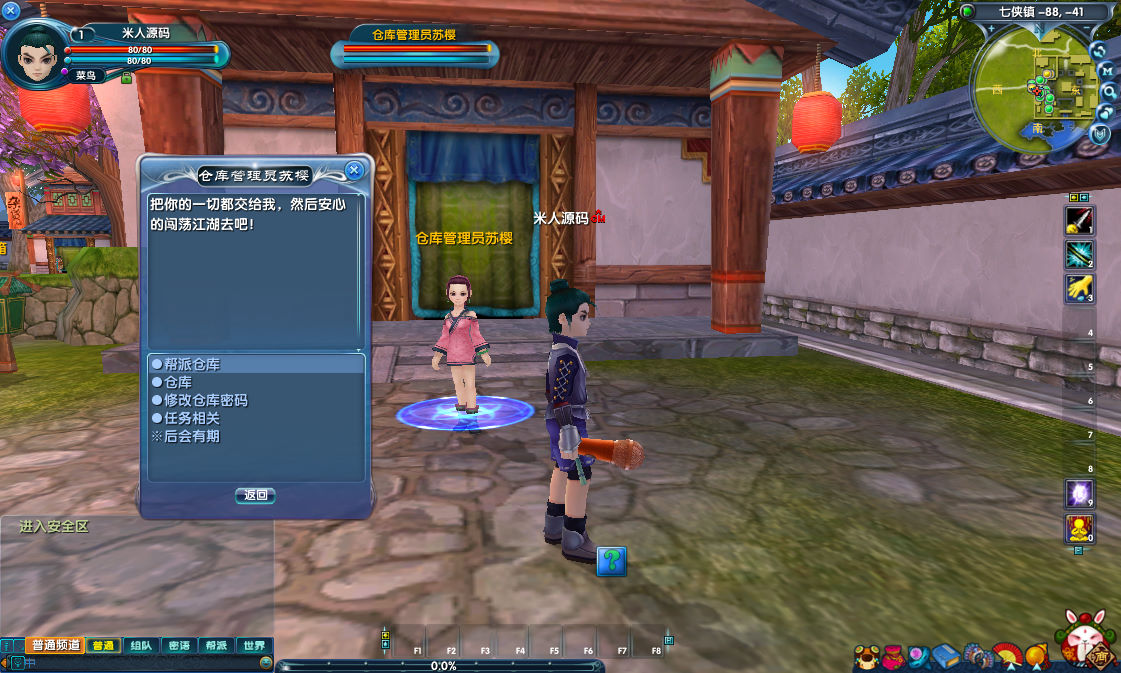The height and width of the screenshot is (673, 1121).
Task: Click the minimap M world map button
Action: coord(1107,71)
